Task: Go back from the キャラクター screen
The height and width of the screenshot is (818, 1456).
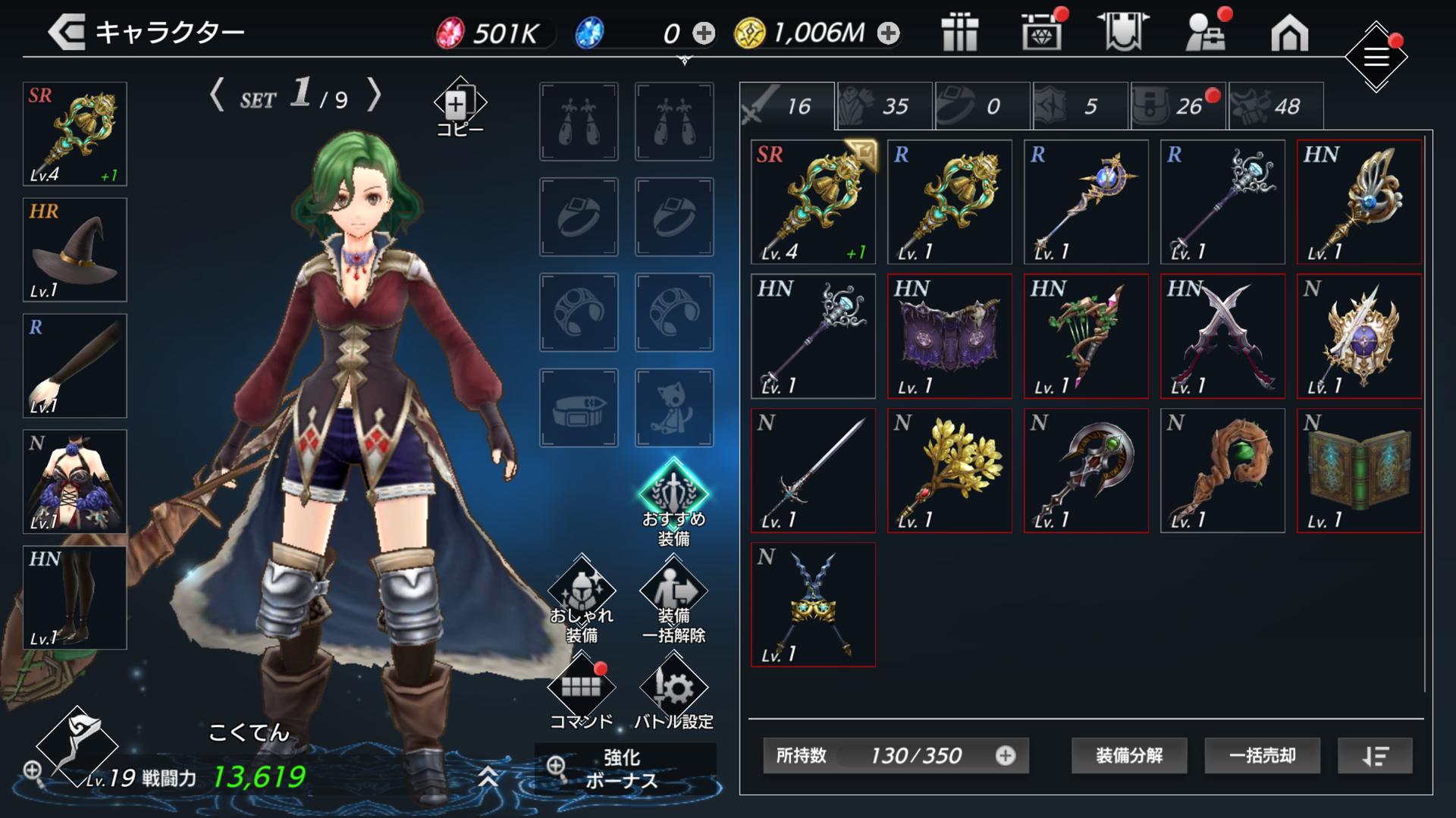Action: tap(67, 33)
